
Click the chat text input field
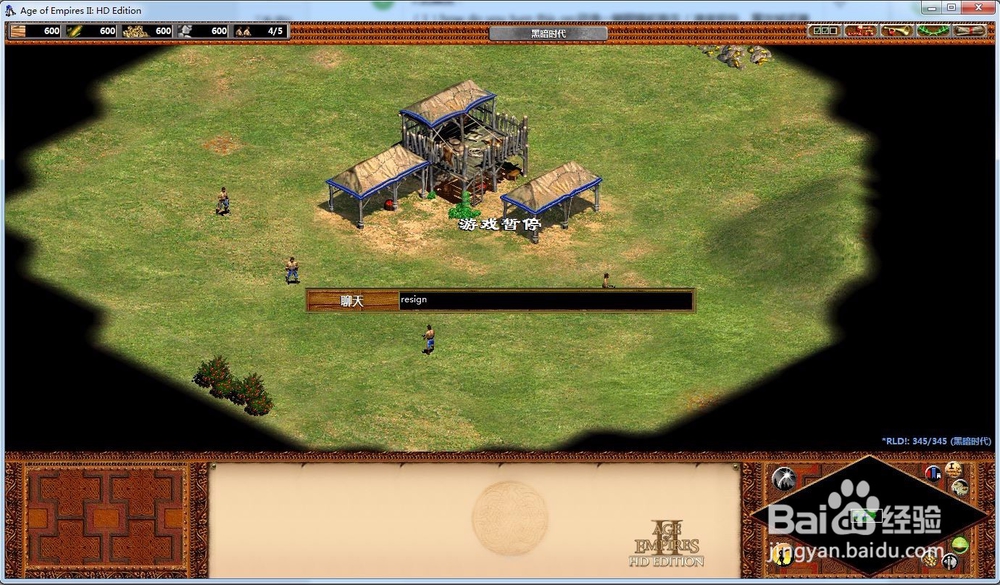(x=545, y=300)
